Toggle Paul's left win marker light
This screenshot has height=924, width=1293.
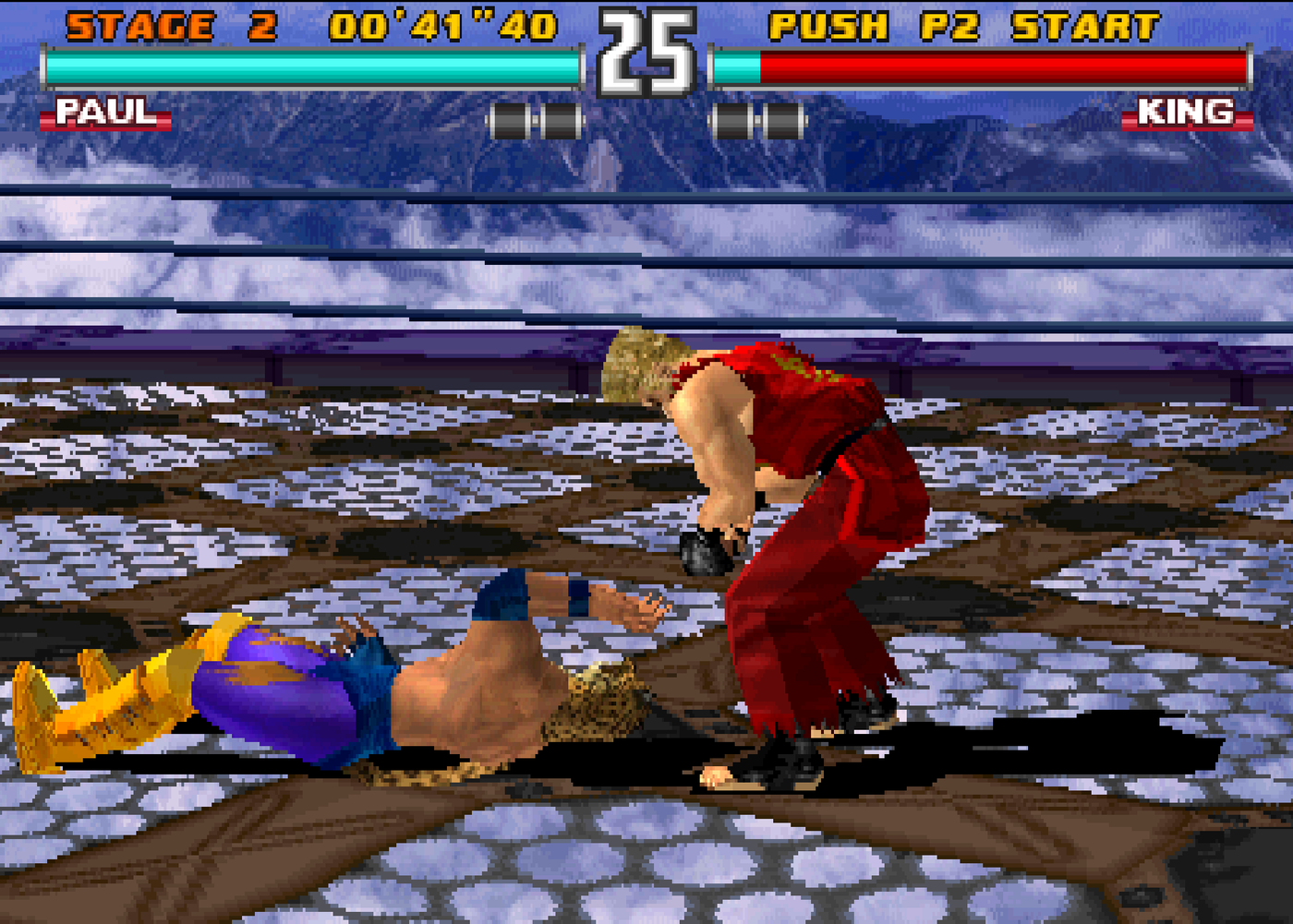[x=511, y=118]
